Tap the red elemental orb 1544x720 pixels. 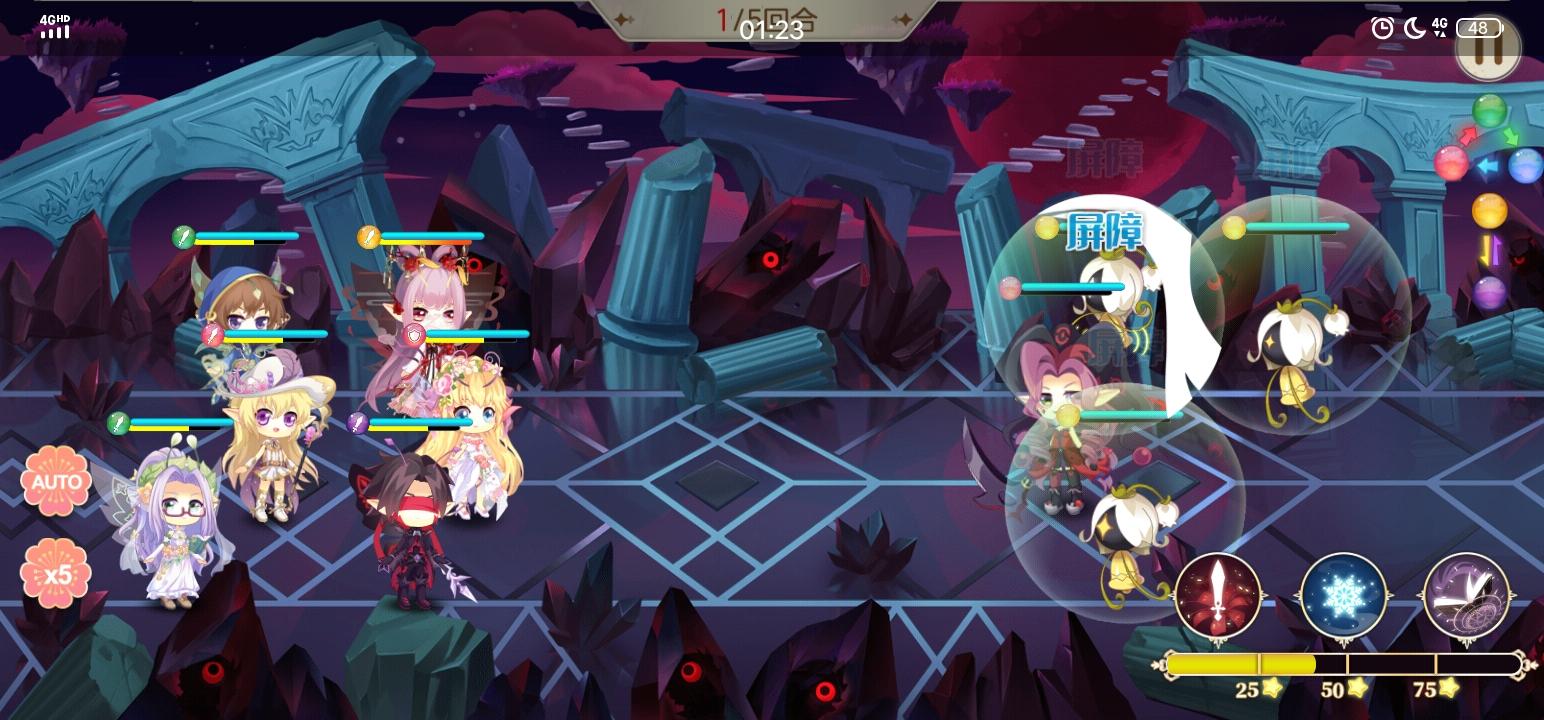pyautogui.click(x=1452, y=164)
